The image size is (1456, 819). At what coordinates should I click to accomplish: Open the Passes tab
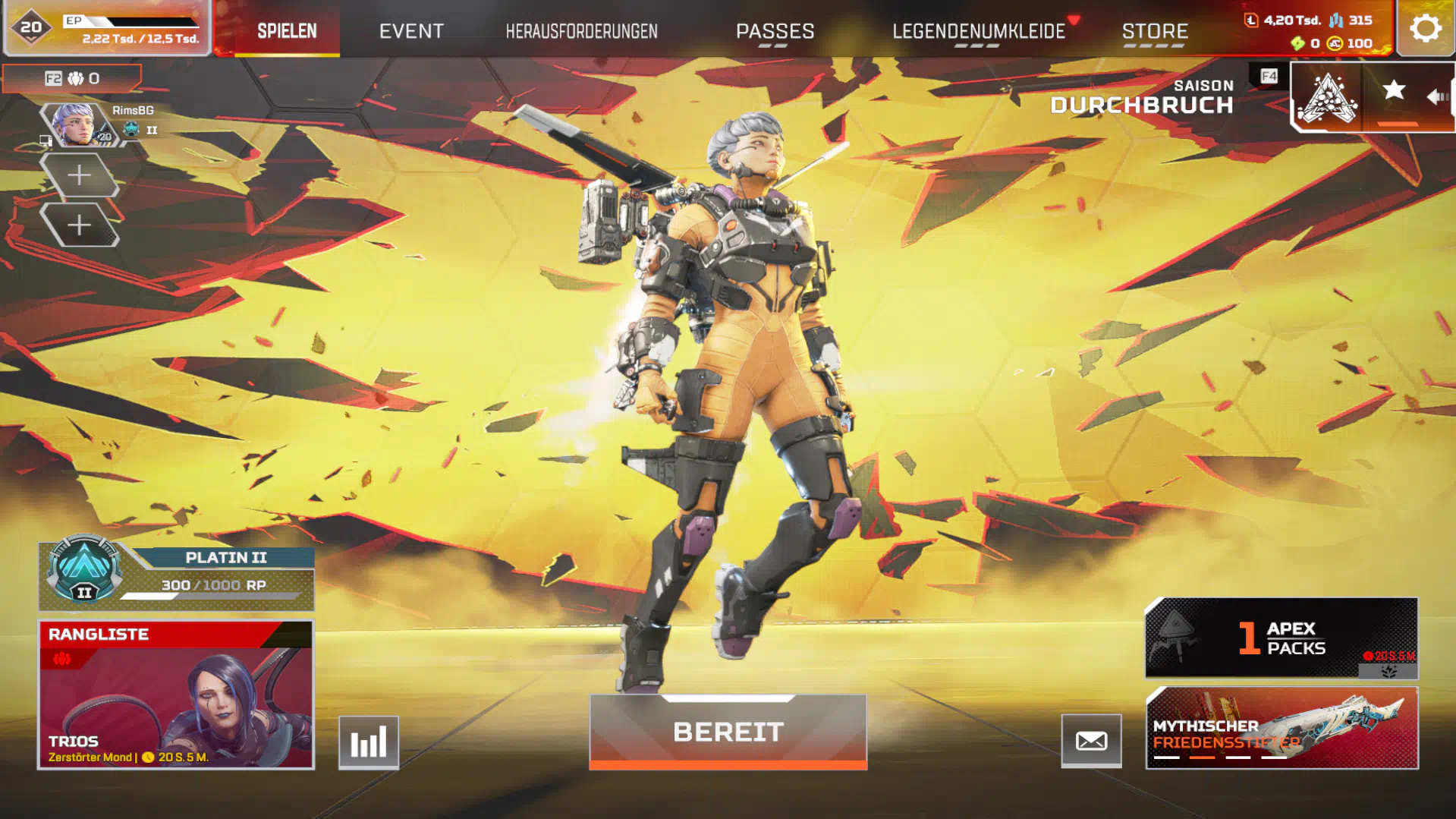[x=775, y=31]
